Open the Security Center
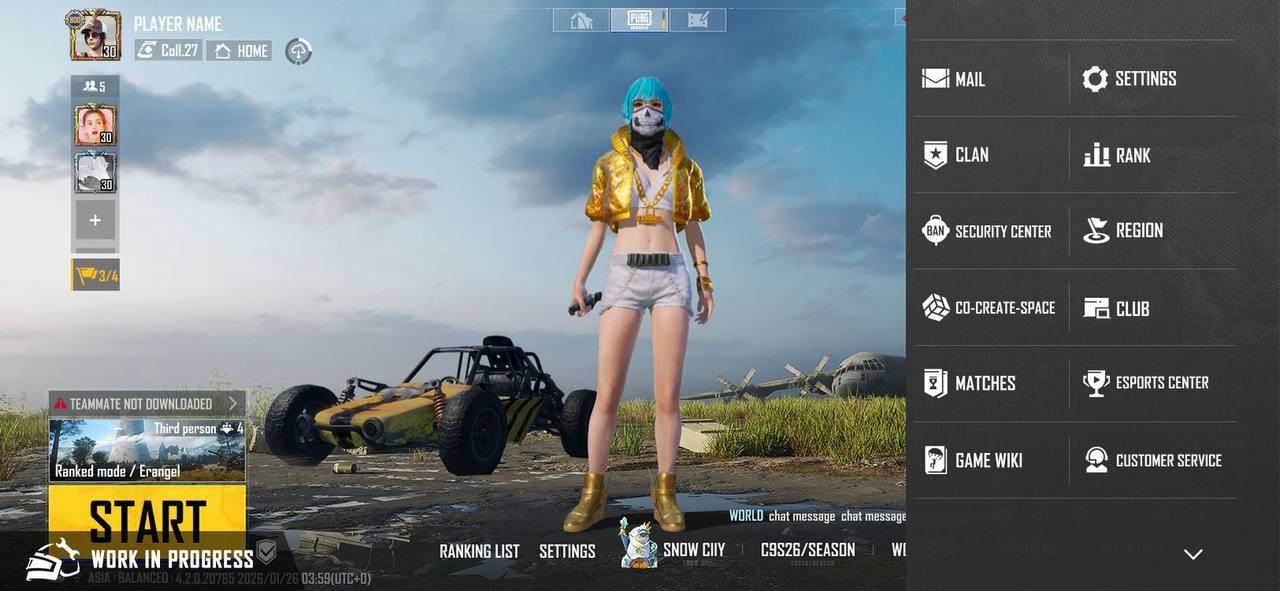The width and height of the screenshot is (1280, 591). (x=986, y=231)
